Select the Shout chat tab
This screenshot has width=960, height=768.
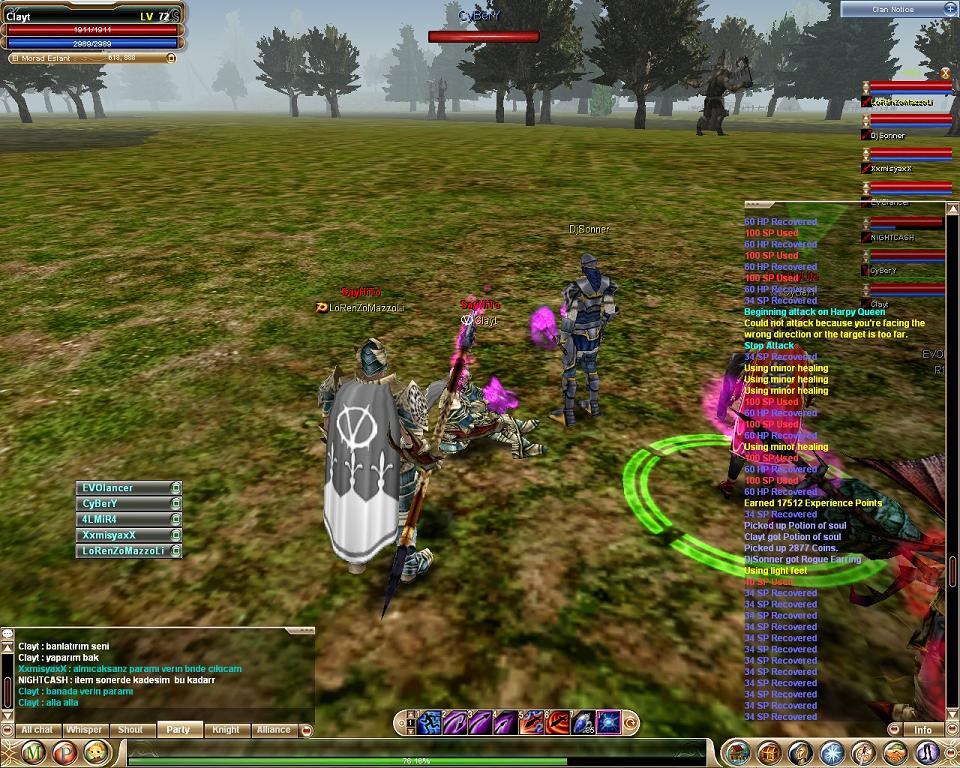coord(131,730)
